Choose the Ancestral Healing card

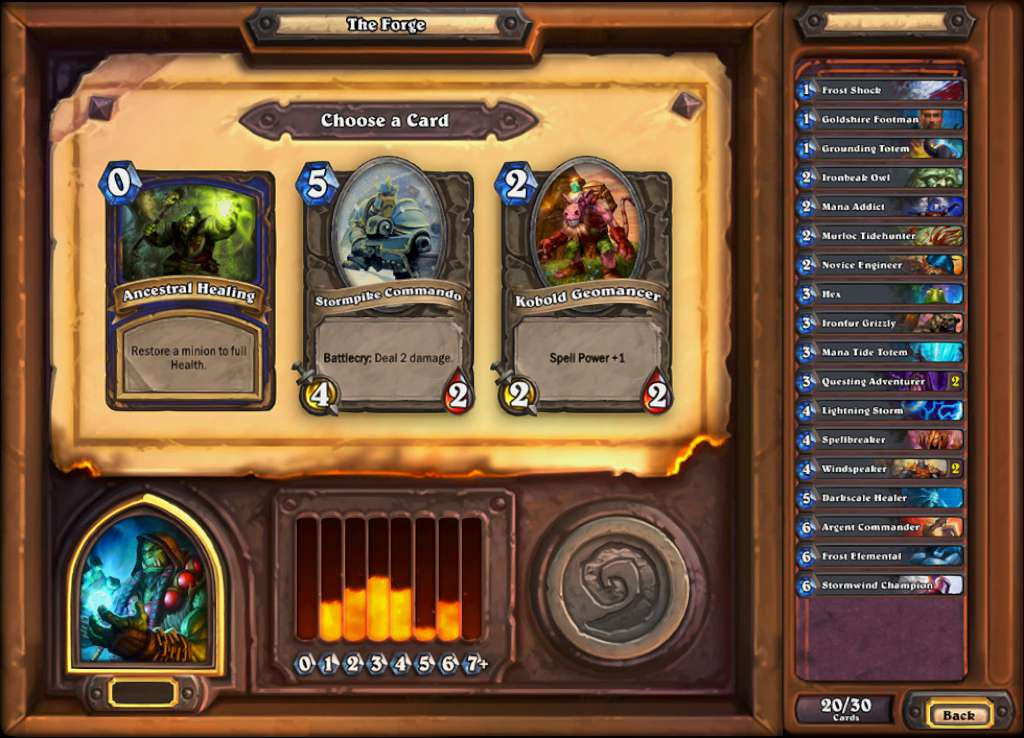(x=190, y=290)
